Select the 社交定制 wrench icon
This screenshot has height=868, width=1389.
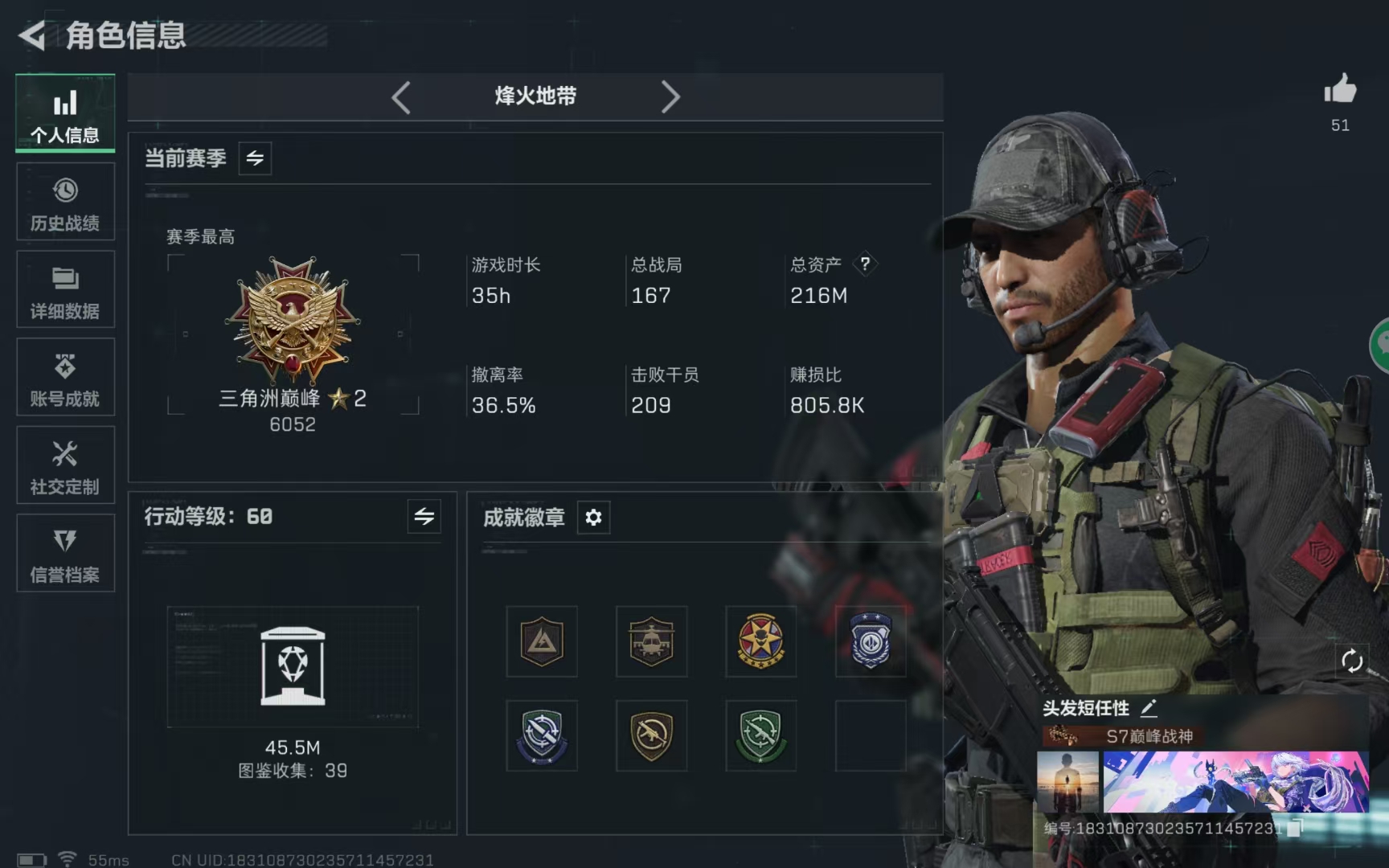point(64,465)
